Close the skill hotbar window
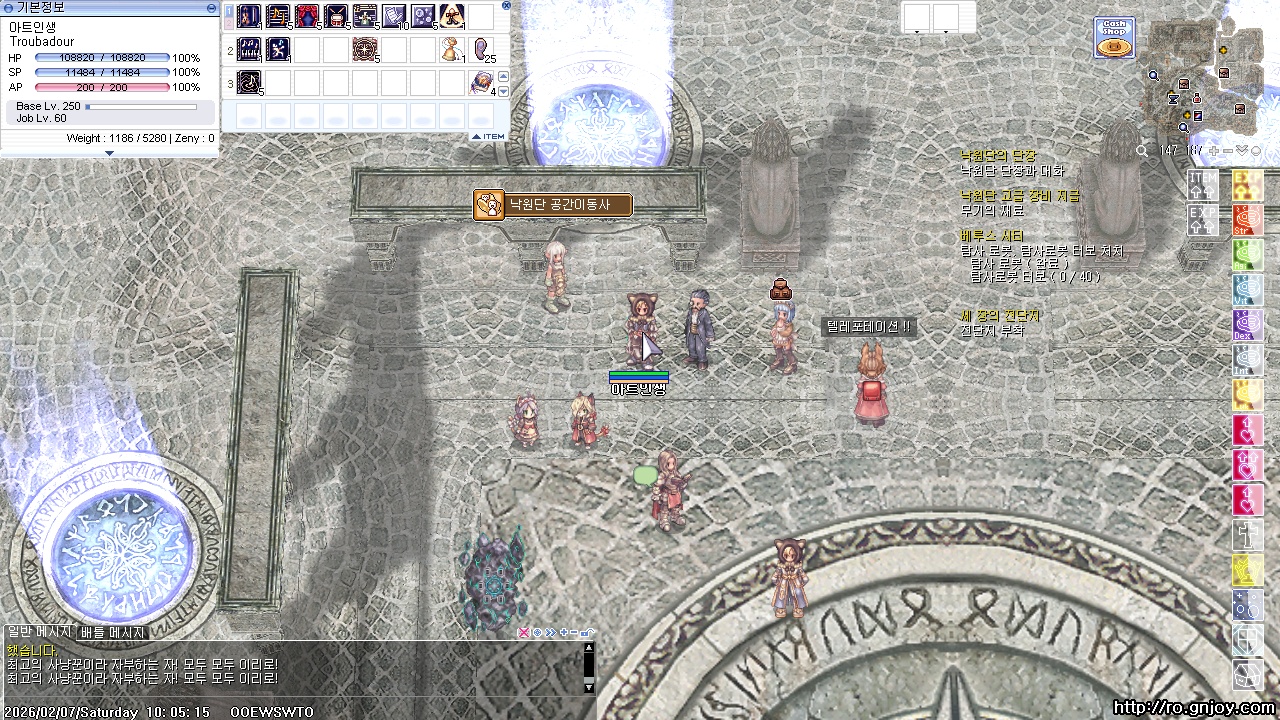 tap(506, 6)
